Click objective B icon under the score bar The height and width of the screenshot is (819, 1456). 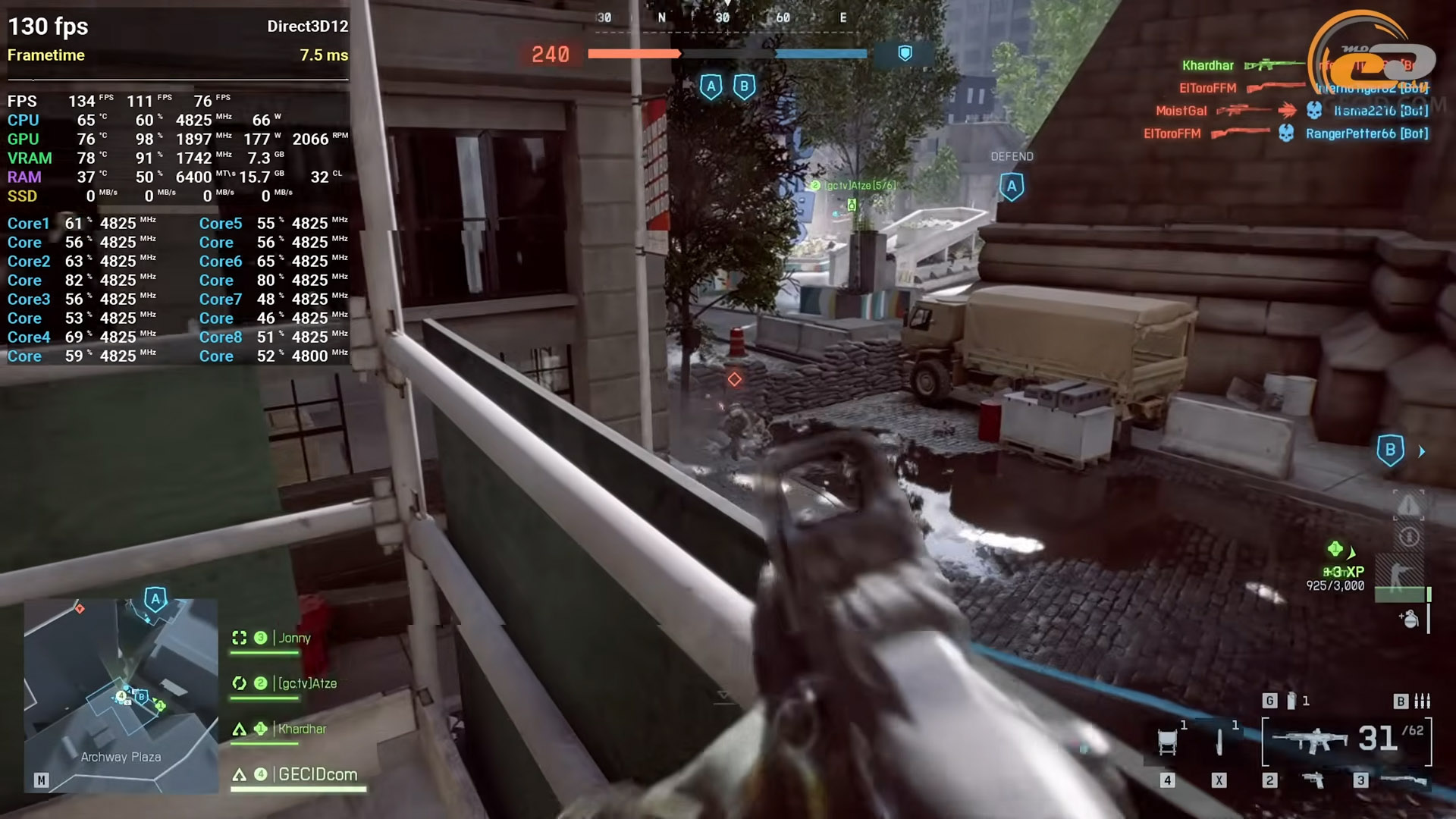tap(744, 86)
